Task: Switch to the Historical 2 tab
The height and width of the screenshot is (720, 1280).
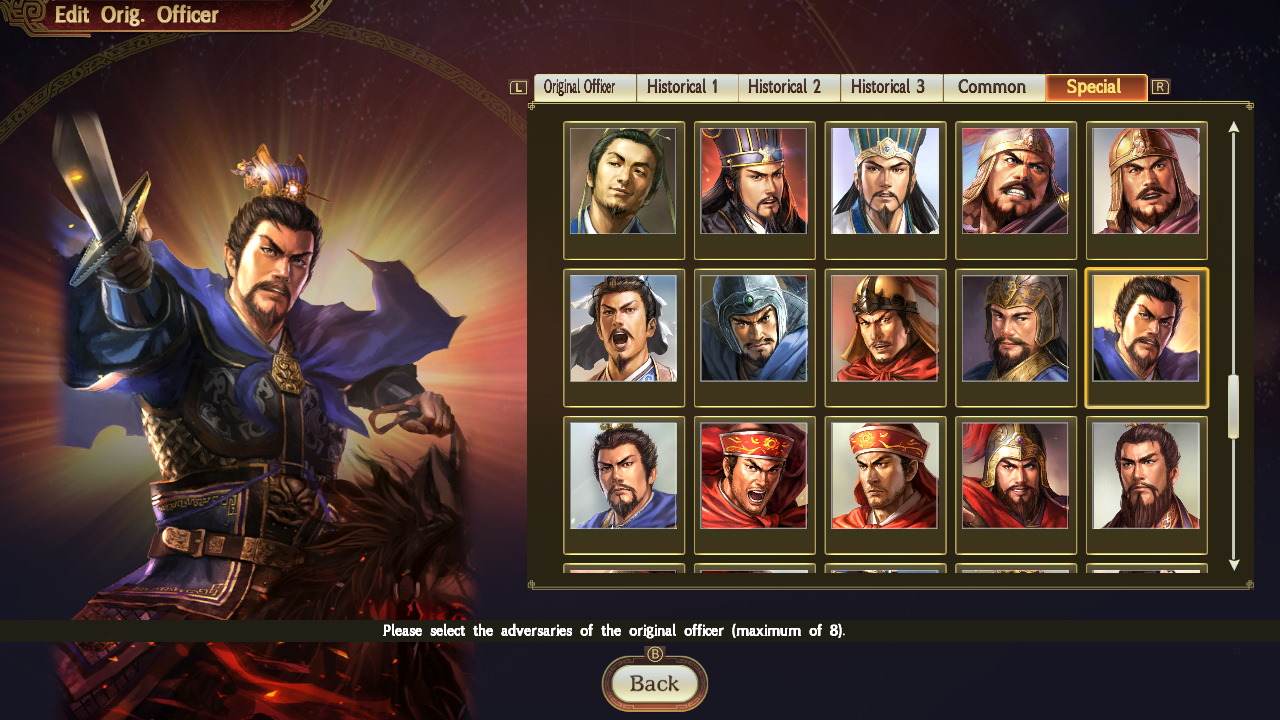Action: point(788,87)
